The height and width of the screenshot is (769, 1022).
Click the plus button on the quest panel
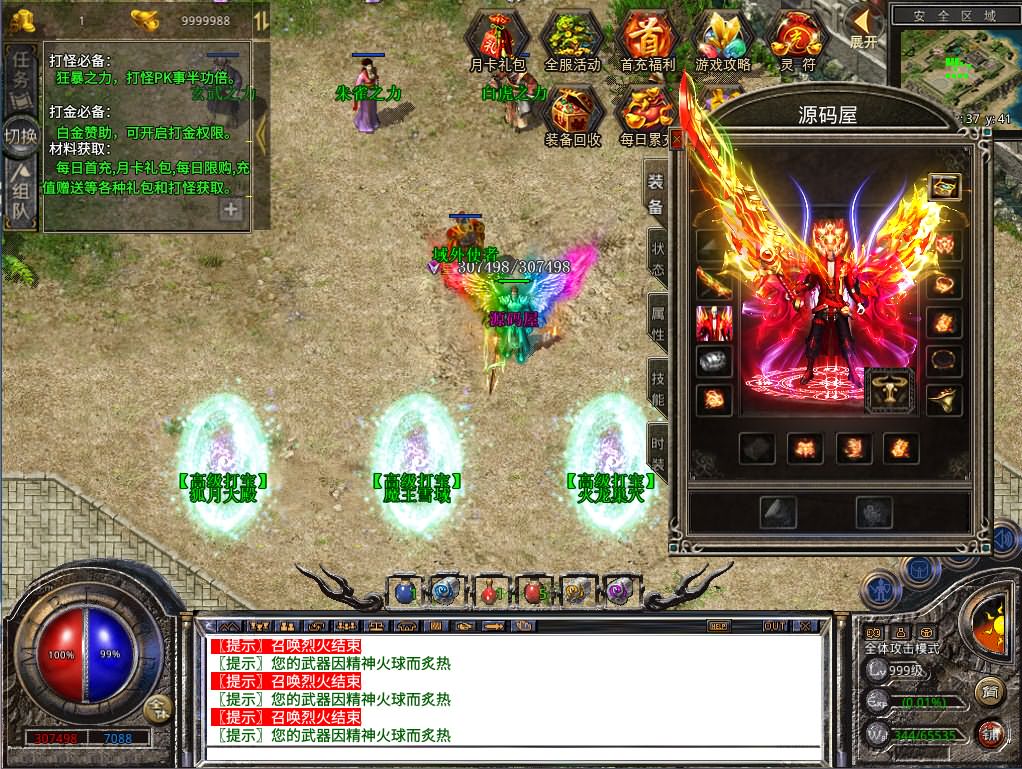click(231, 209)
